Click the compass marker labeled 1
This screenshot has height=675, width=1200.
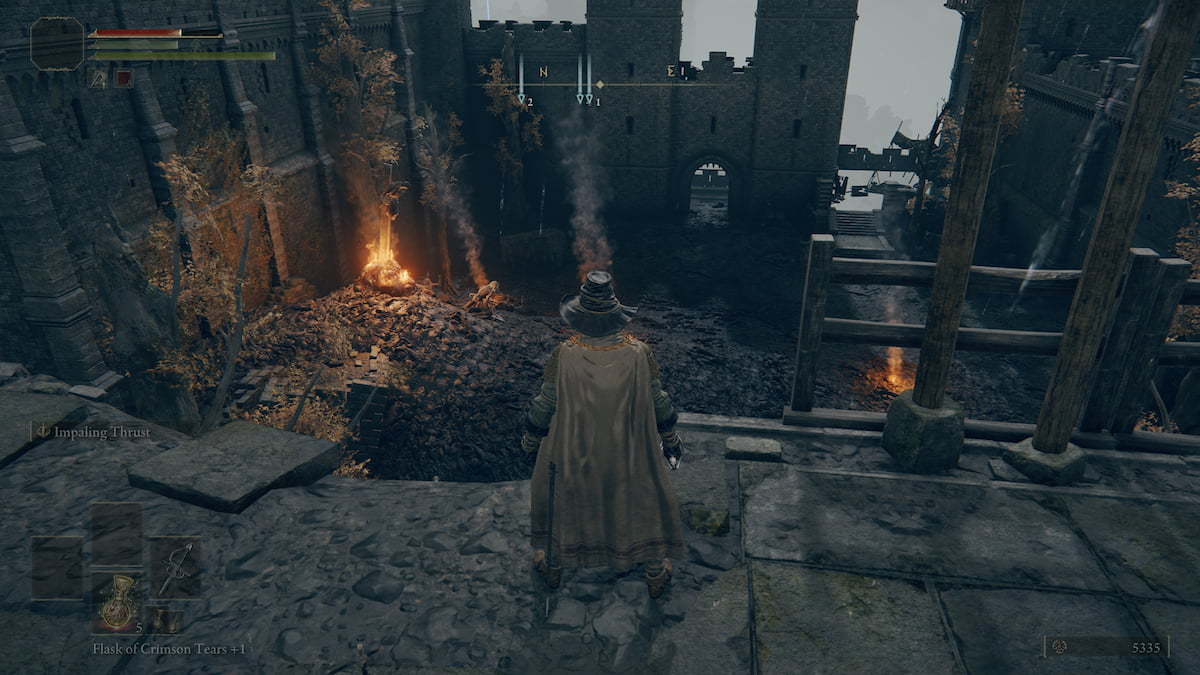click(x=587, y=98)
